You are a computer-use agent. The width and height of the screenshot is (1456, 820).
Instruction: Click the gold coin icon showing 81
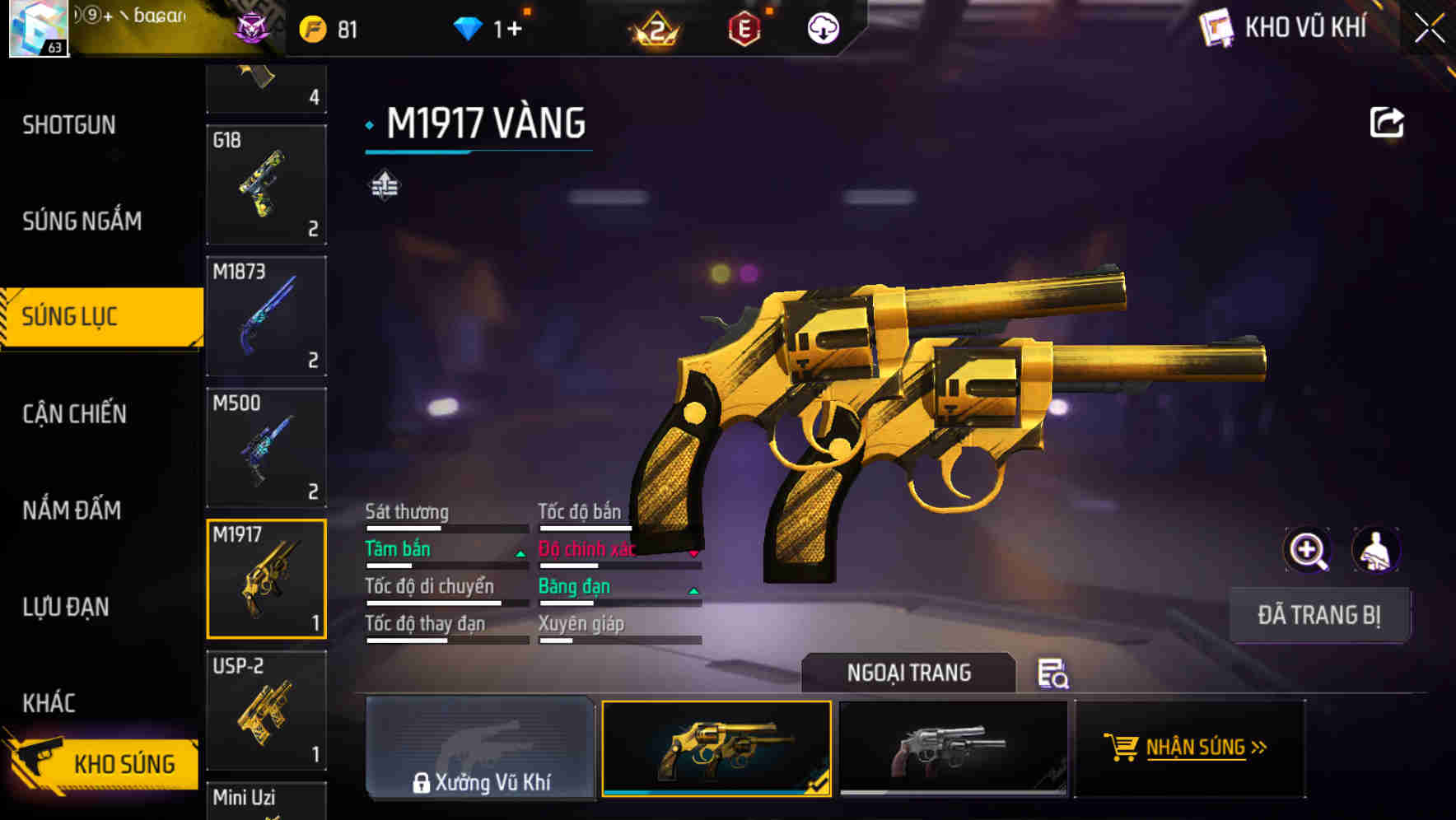(x=313, y=27)
